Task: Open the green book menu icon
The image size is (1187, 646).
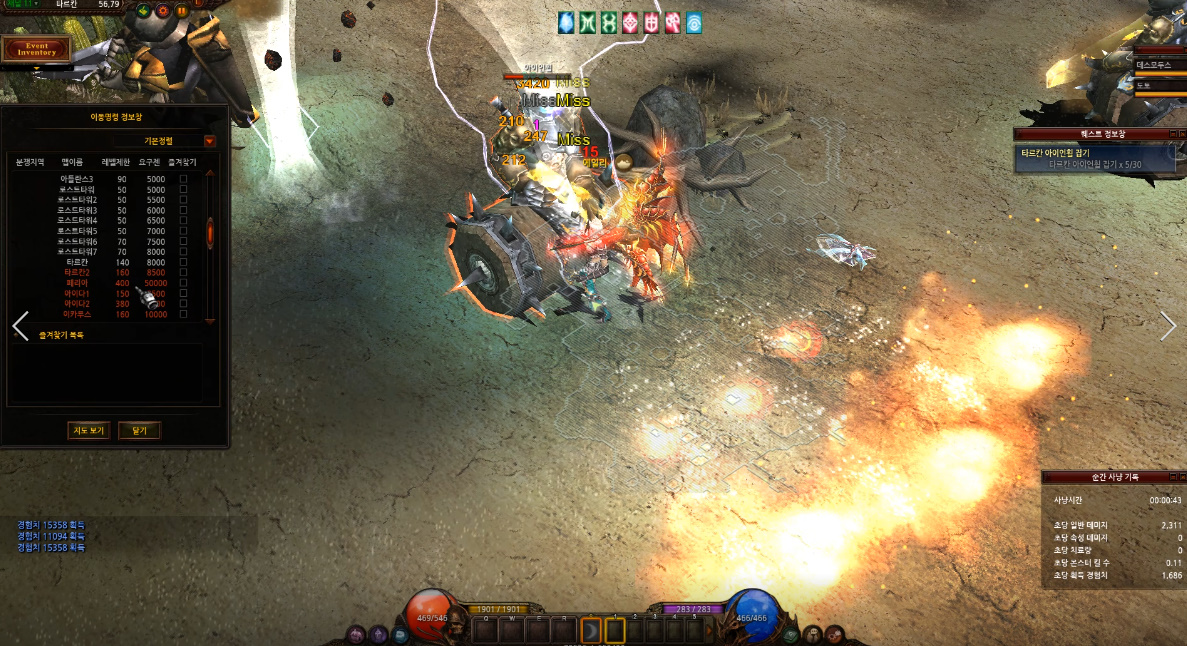Action: pos(791,634)
